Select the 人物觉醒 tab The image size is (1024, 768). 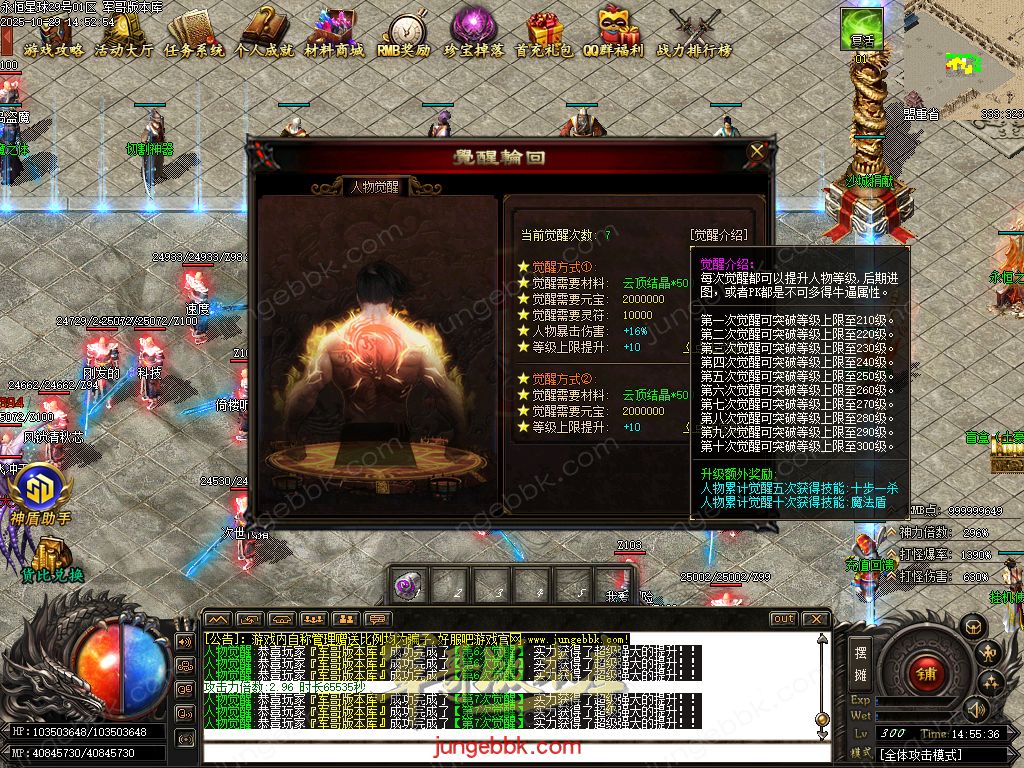pos(375,187)
